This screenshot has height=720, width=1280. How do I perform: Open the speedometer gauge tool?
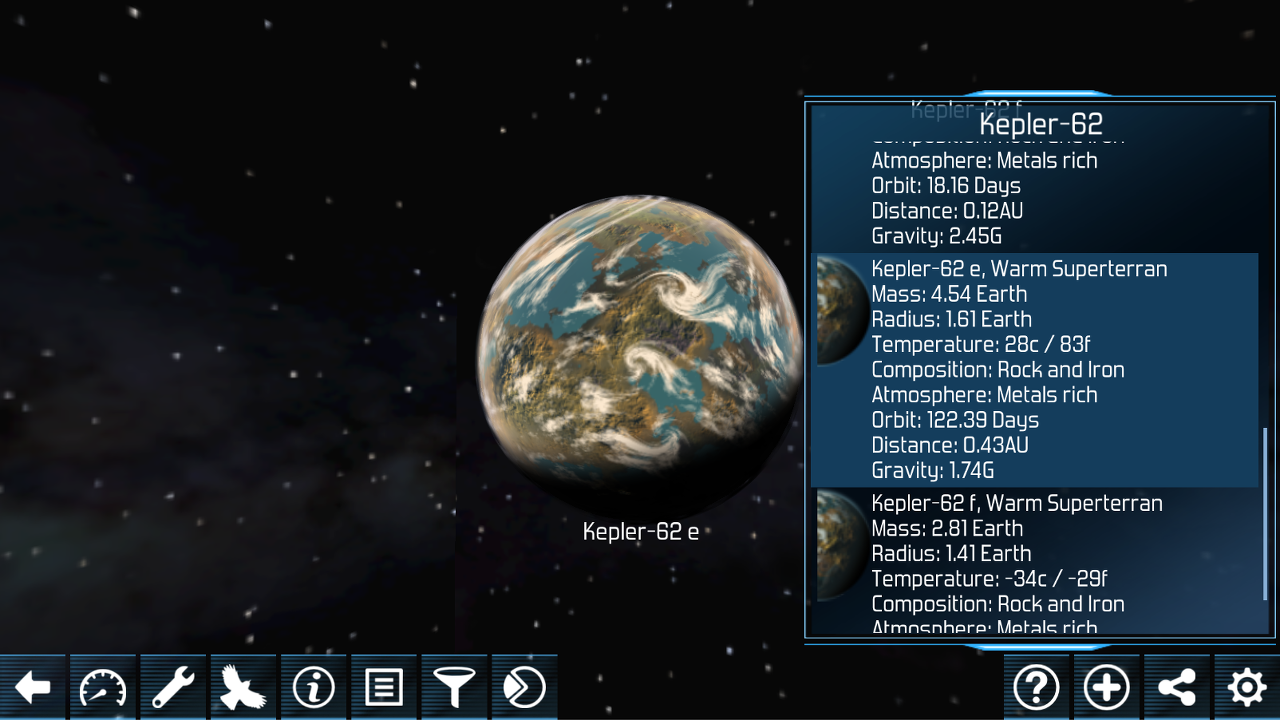point(103,687)
